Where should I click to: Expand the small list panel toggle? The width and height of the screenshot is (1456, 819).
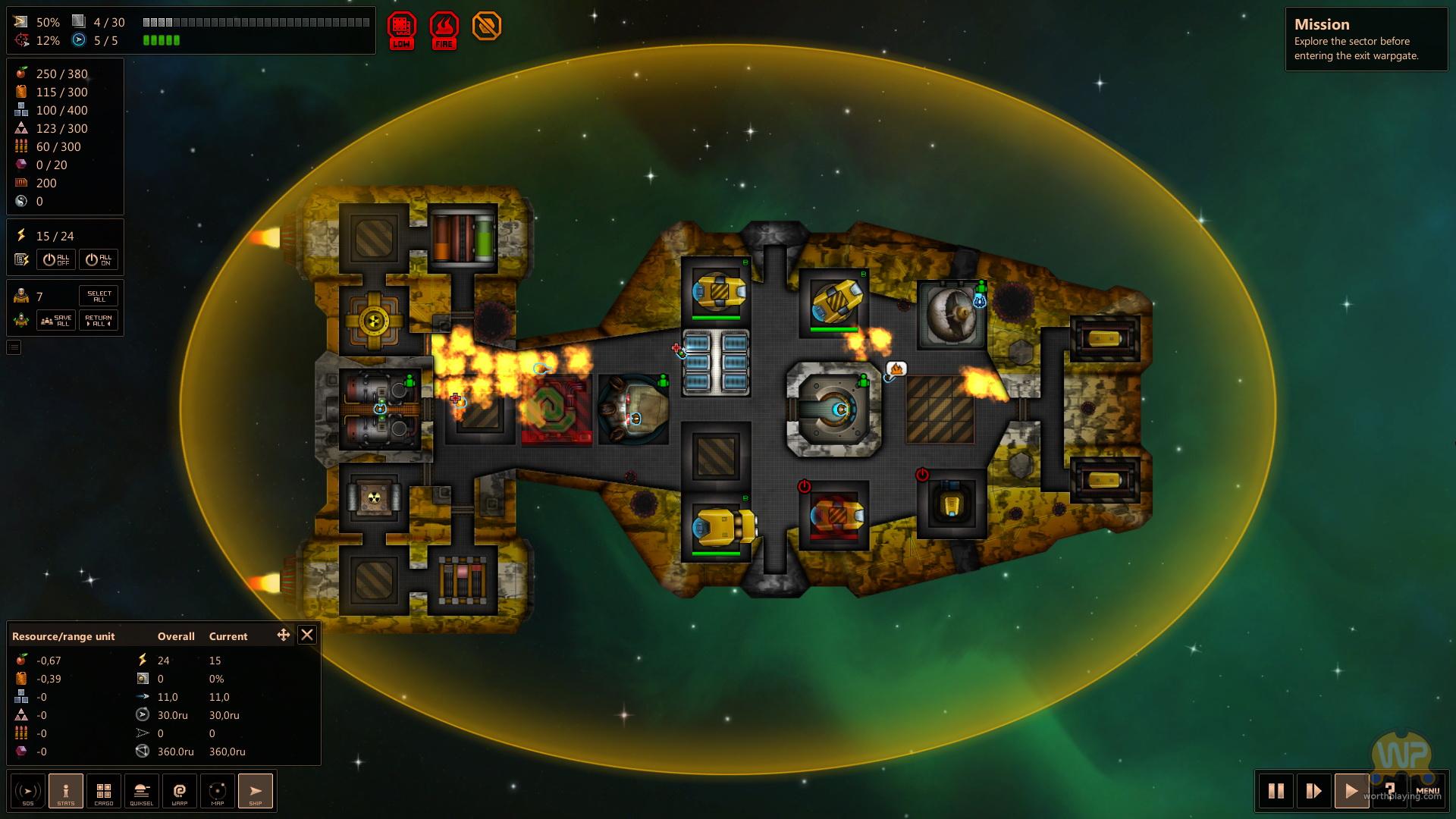tap(14, 347)
